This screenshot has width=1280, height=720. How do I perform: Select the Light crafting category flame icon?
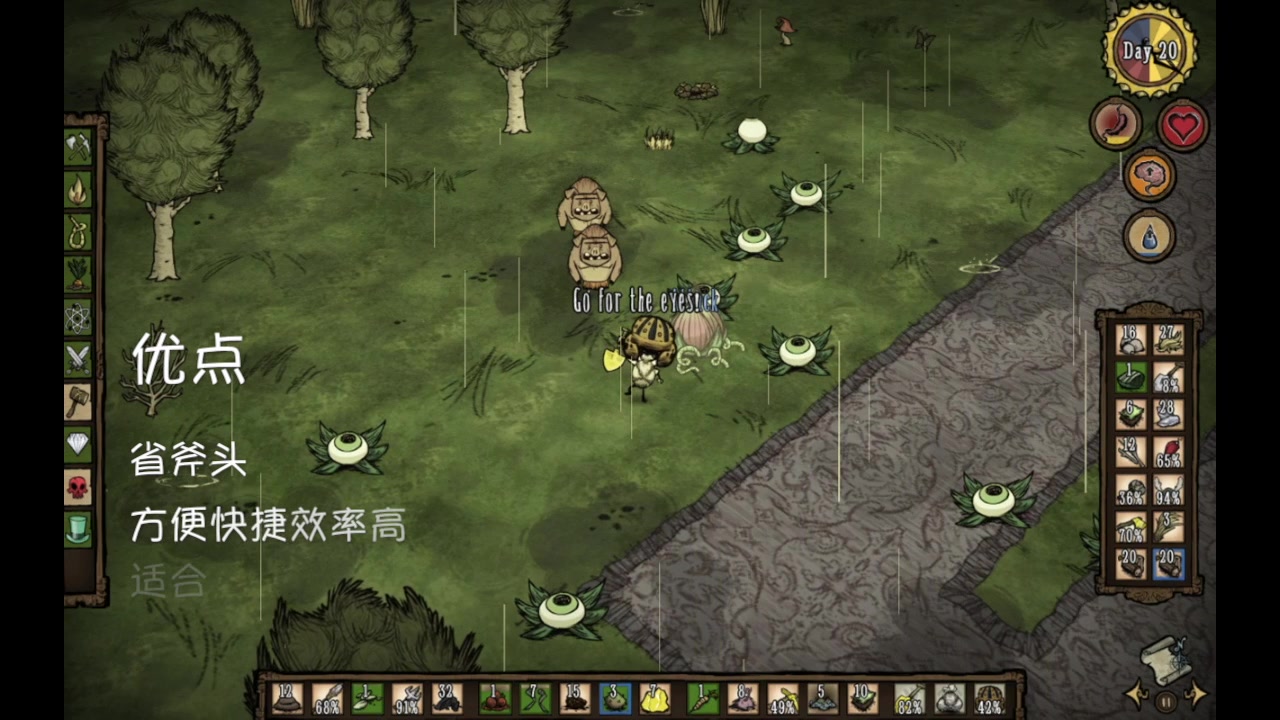(78, 186)
